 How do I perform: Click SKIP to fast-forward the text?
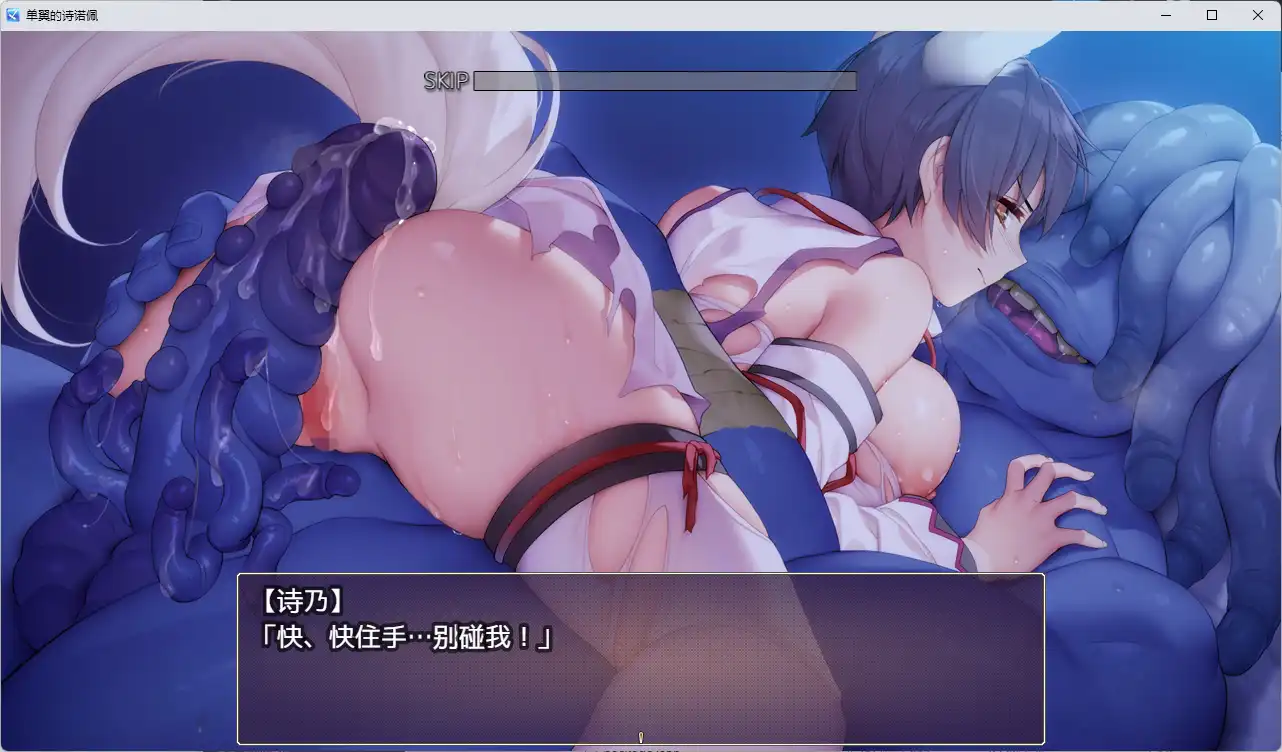[447, 82]
